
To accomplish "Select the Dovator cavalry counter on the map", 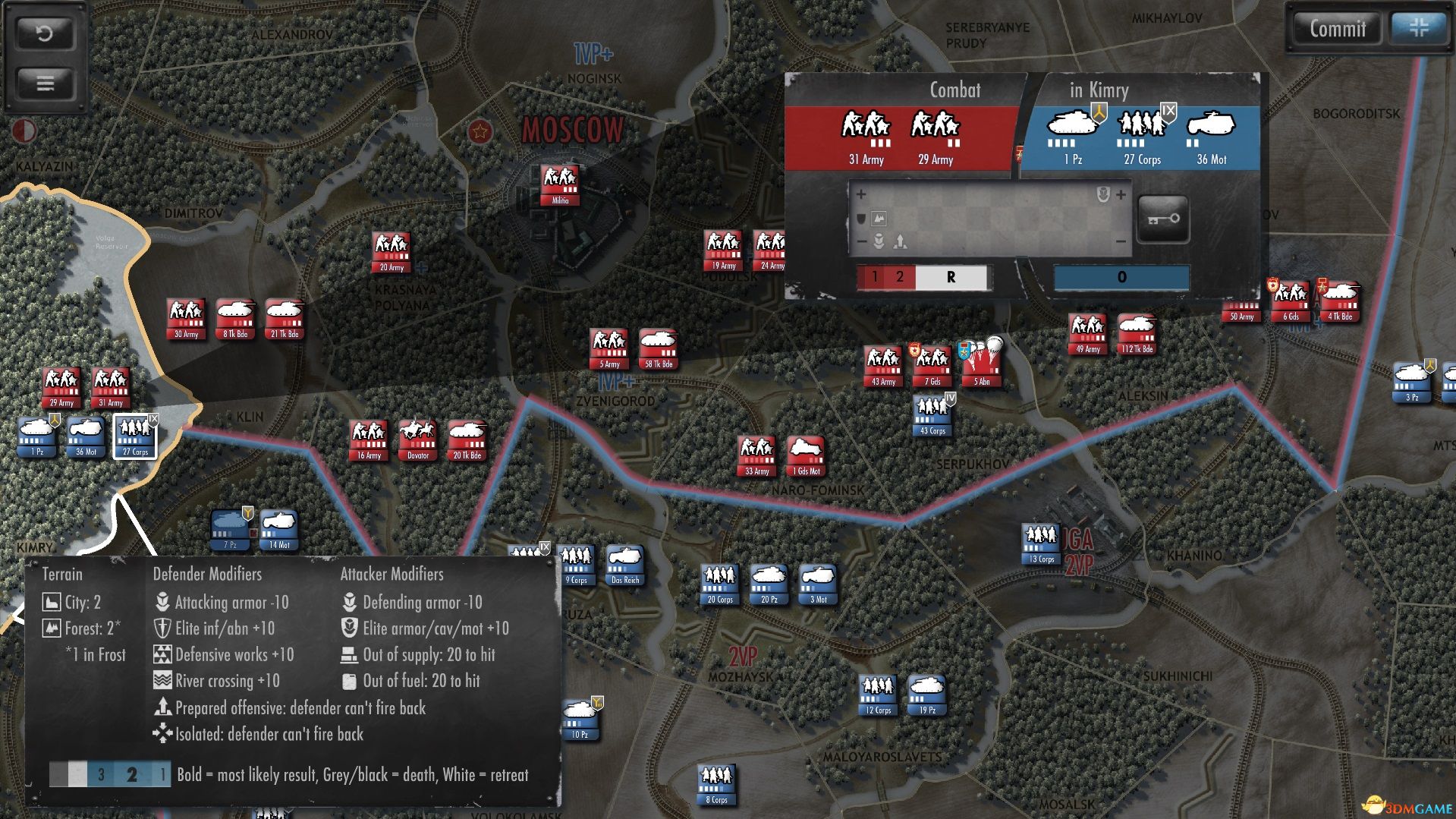I will [418, 440].
